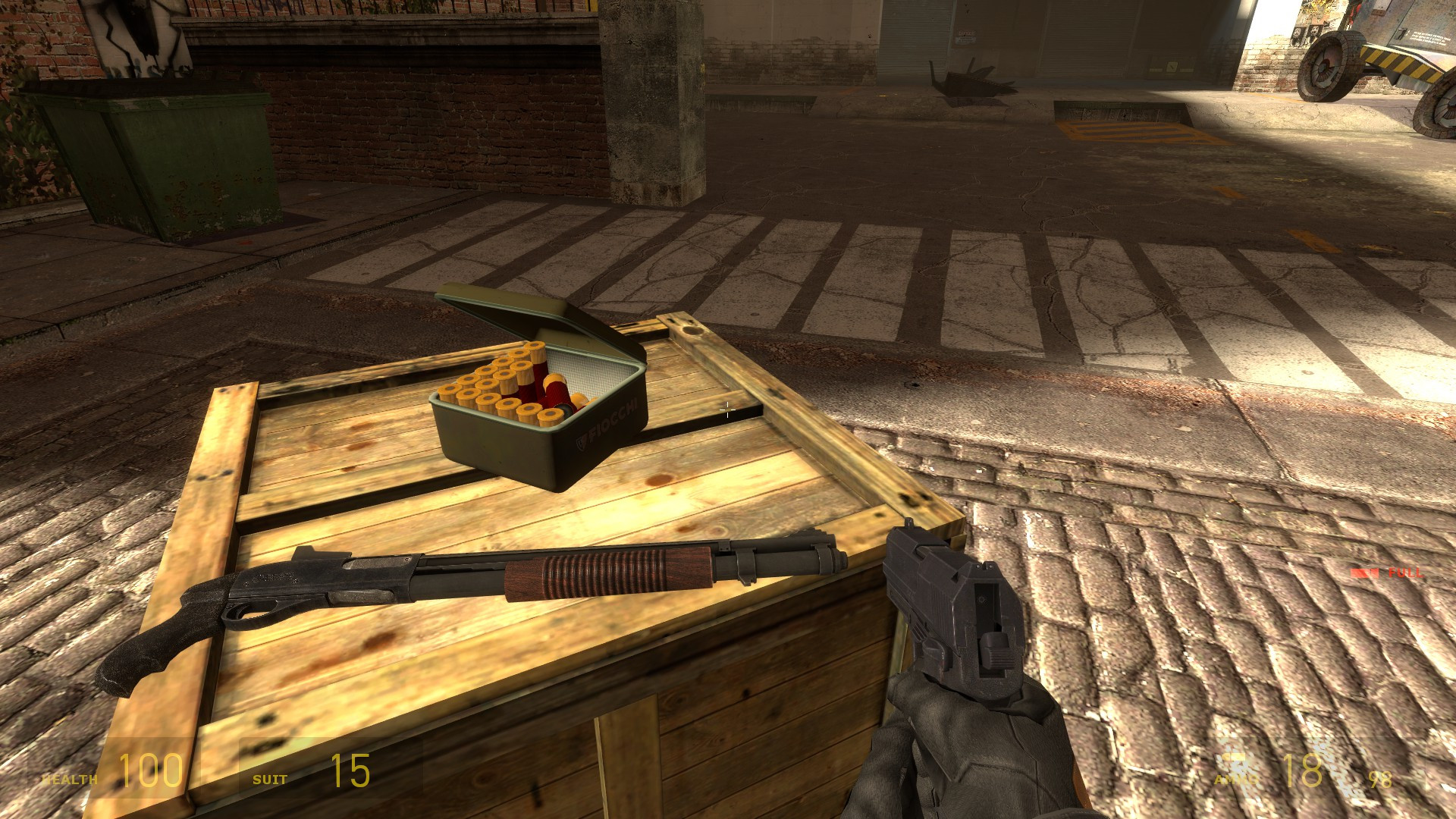Click the reserve ammo count showing 98
Viewport: 1456px width, 819px height.
pyautogui.click(x=1382, y=781)
